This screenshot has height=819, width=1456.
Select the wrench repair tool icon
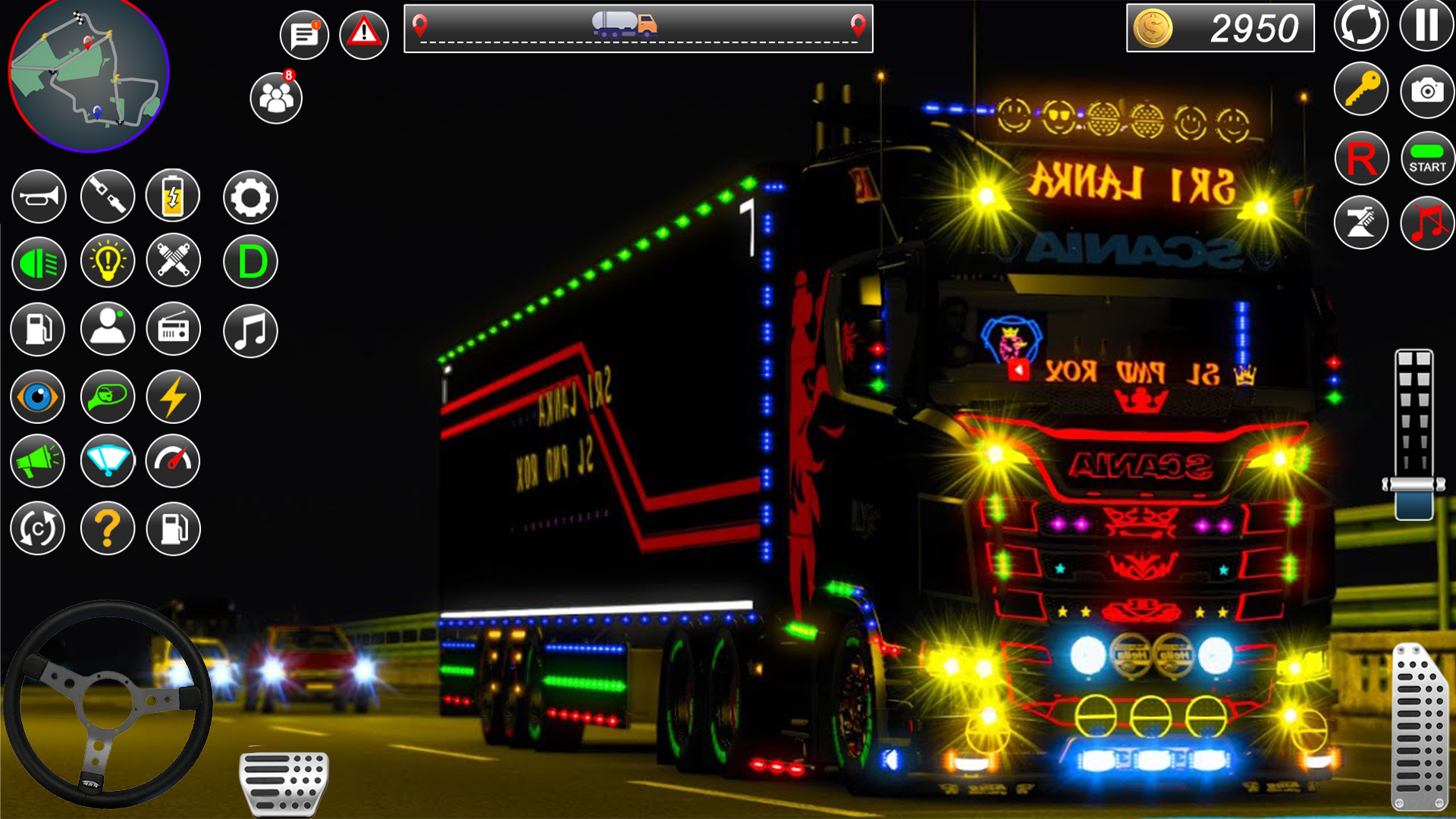pyautogui.click(x=173, y=262)
